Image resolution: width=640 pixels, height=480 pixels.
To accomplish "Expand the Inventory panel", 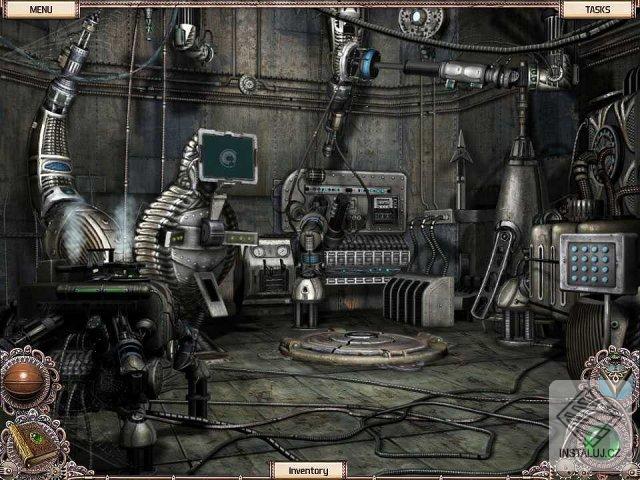I will (x=308, y=469).
